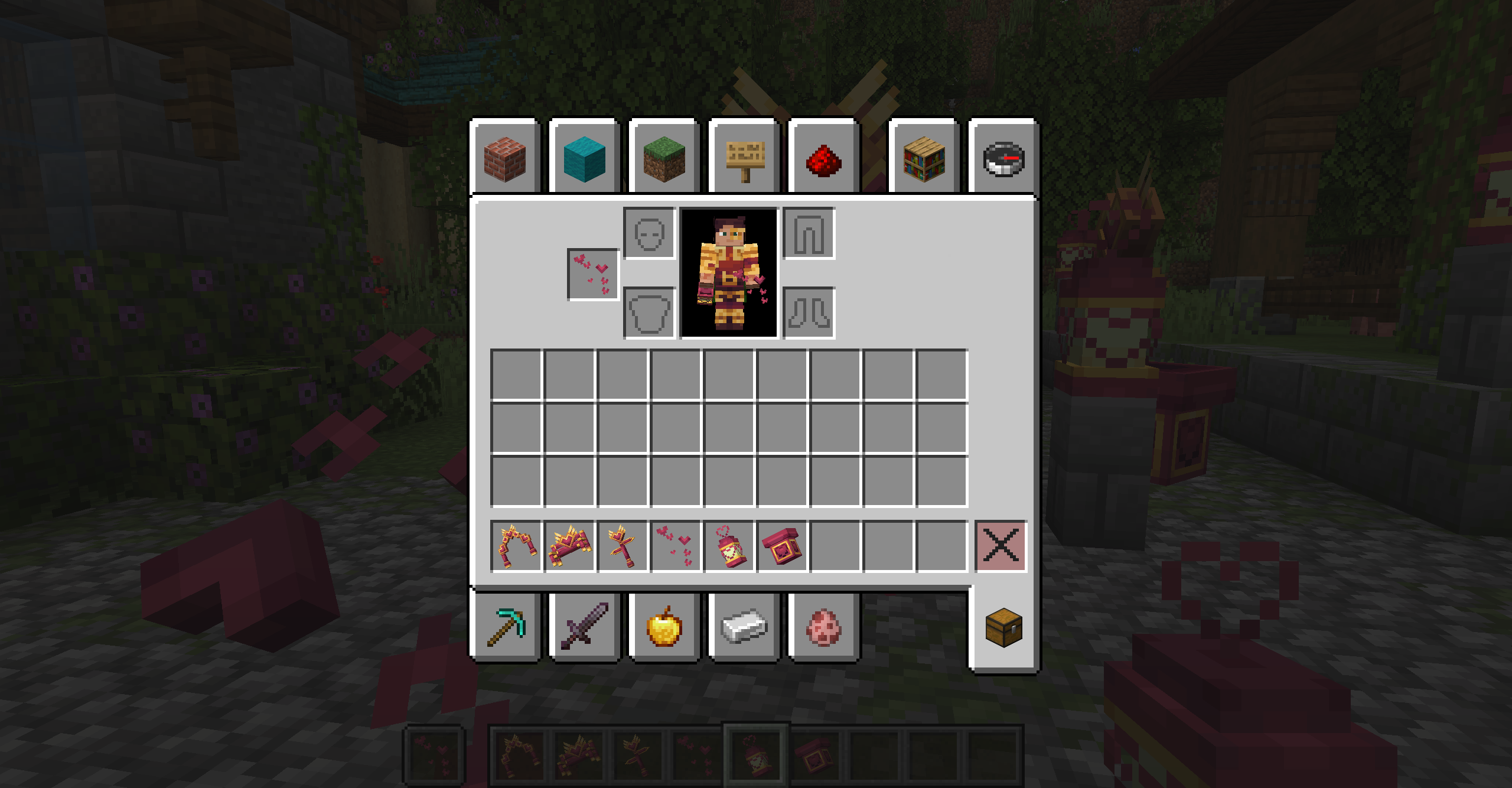Select the heart lantern from the hotbar row

point(728,545)
